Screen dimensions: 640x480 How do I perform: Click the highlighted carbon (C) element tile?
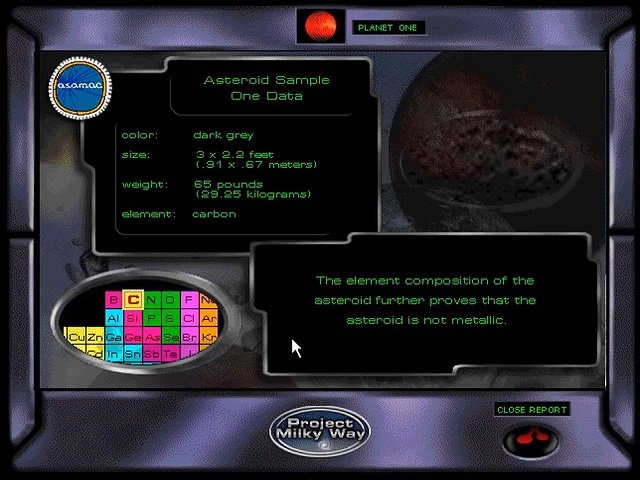pyautogui.click(x=132, y=300)
